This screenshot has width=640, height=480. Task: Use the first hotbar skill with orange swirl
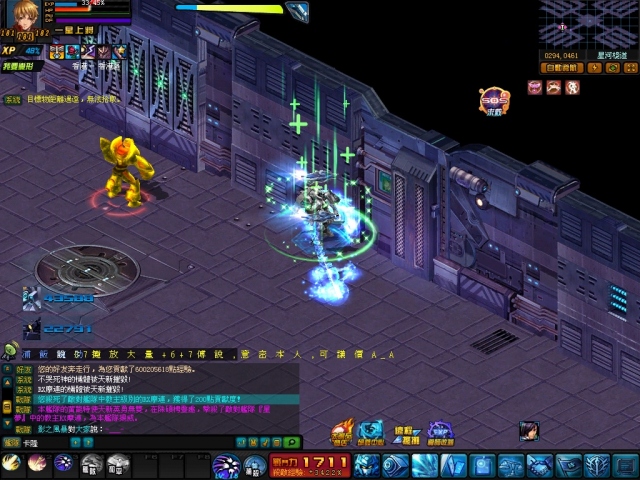12,463
